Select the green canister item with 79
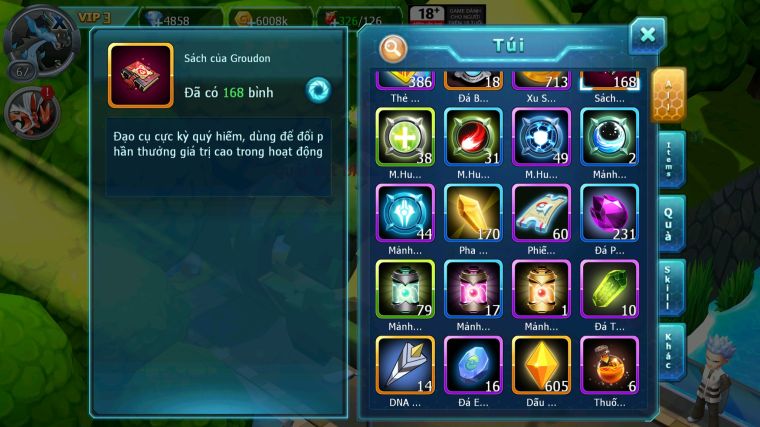The height and width of the screenshot is (427, 760). (405, 289)
